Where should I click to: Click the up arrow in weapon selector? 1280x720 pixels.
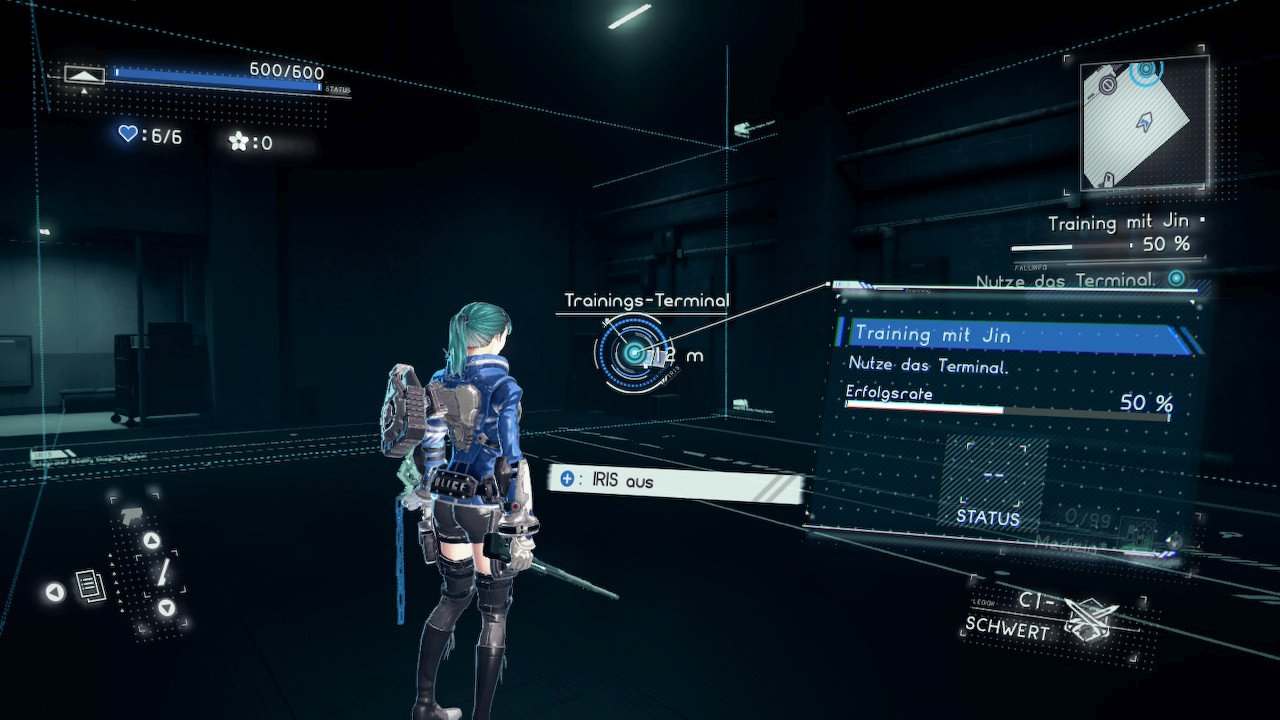151,541
